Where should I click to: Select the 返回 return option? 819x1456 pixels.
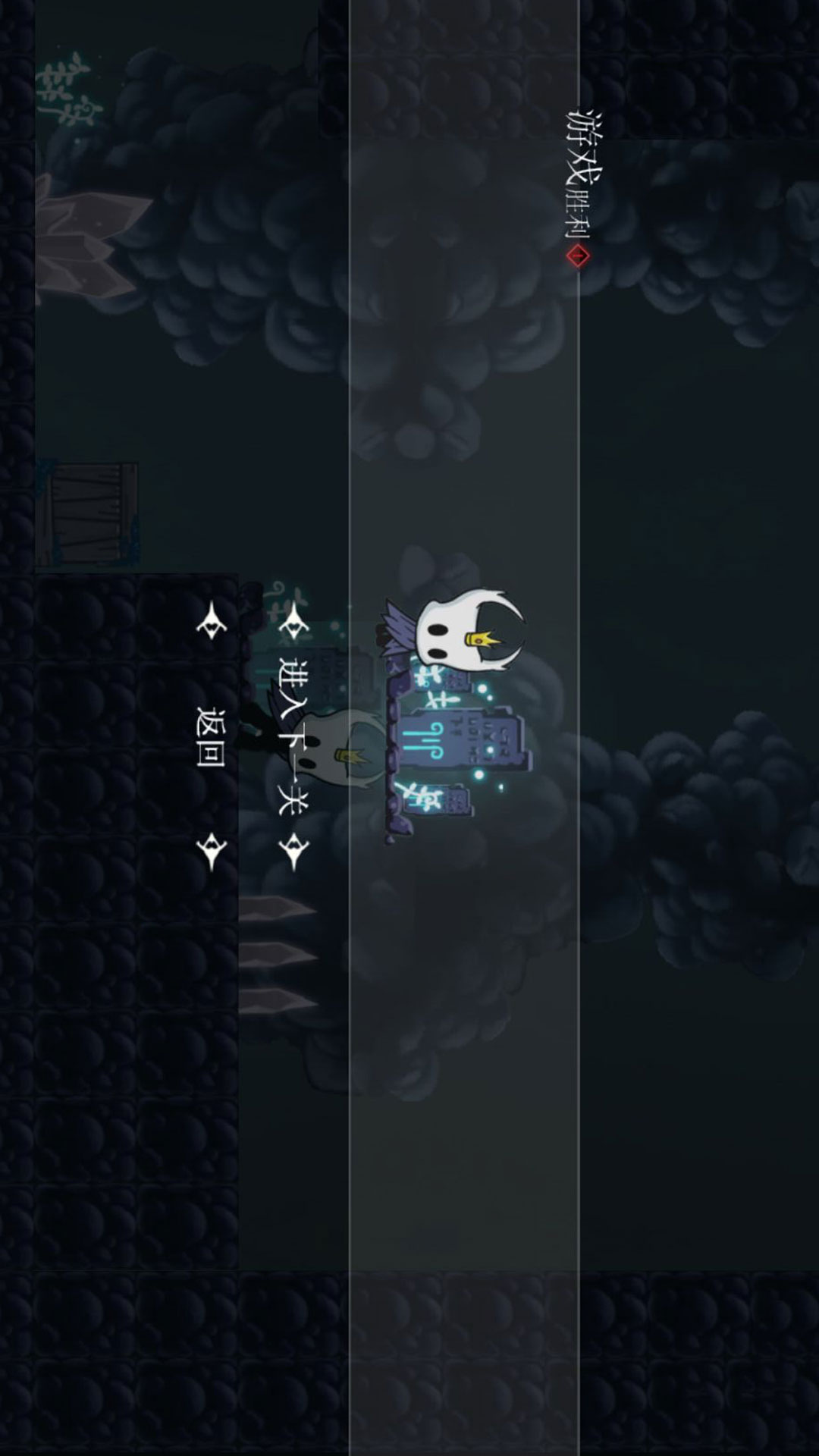[210, 737]
